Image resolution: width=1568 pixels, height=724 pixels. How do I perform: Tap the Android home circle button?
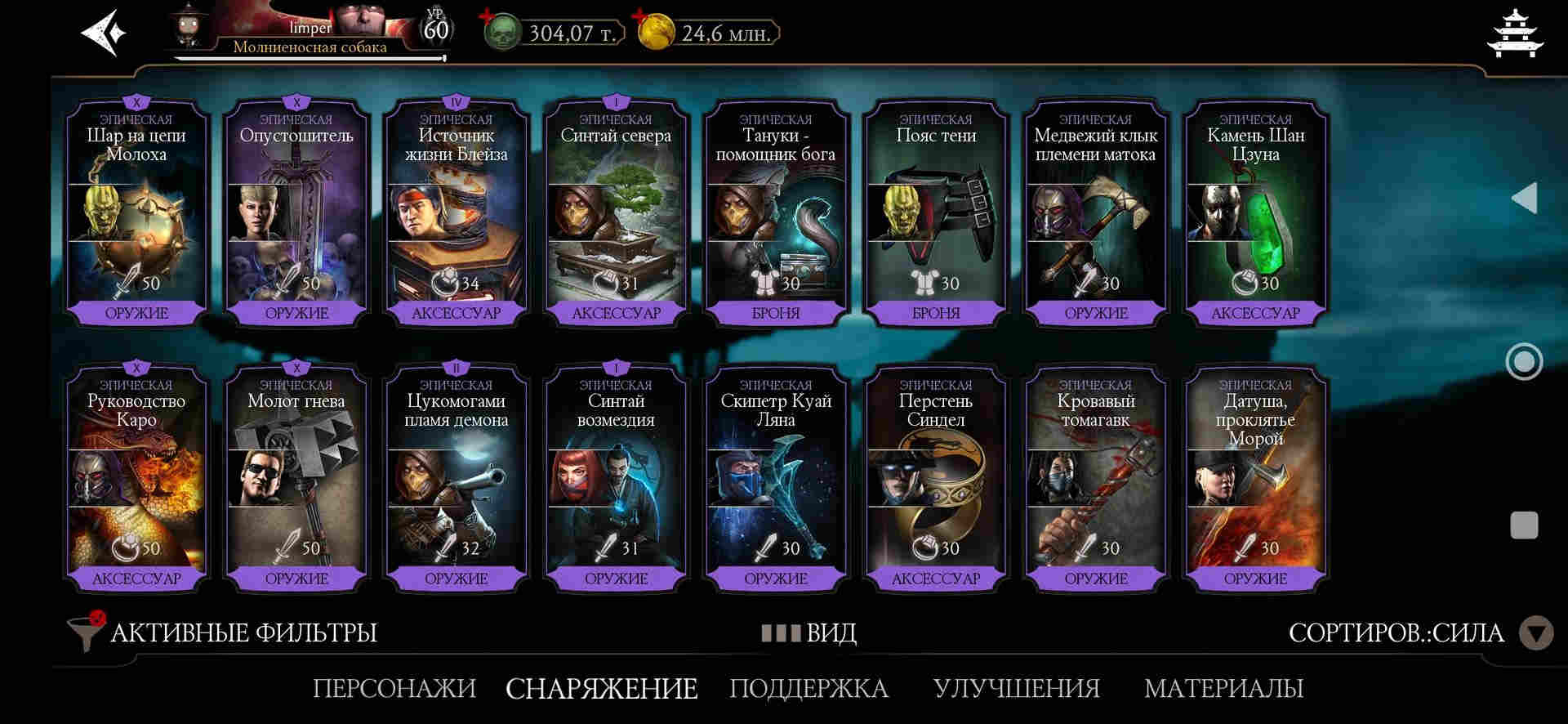click(x=1524, y=362)
